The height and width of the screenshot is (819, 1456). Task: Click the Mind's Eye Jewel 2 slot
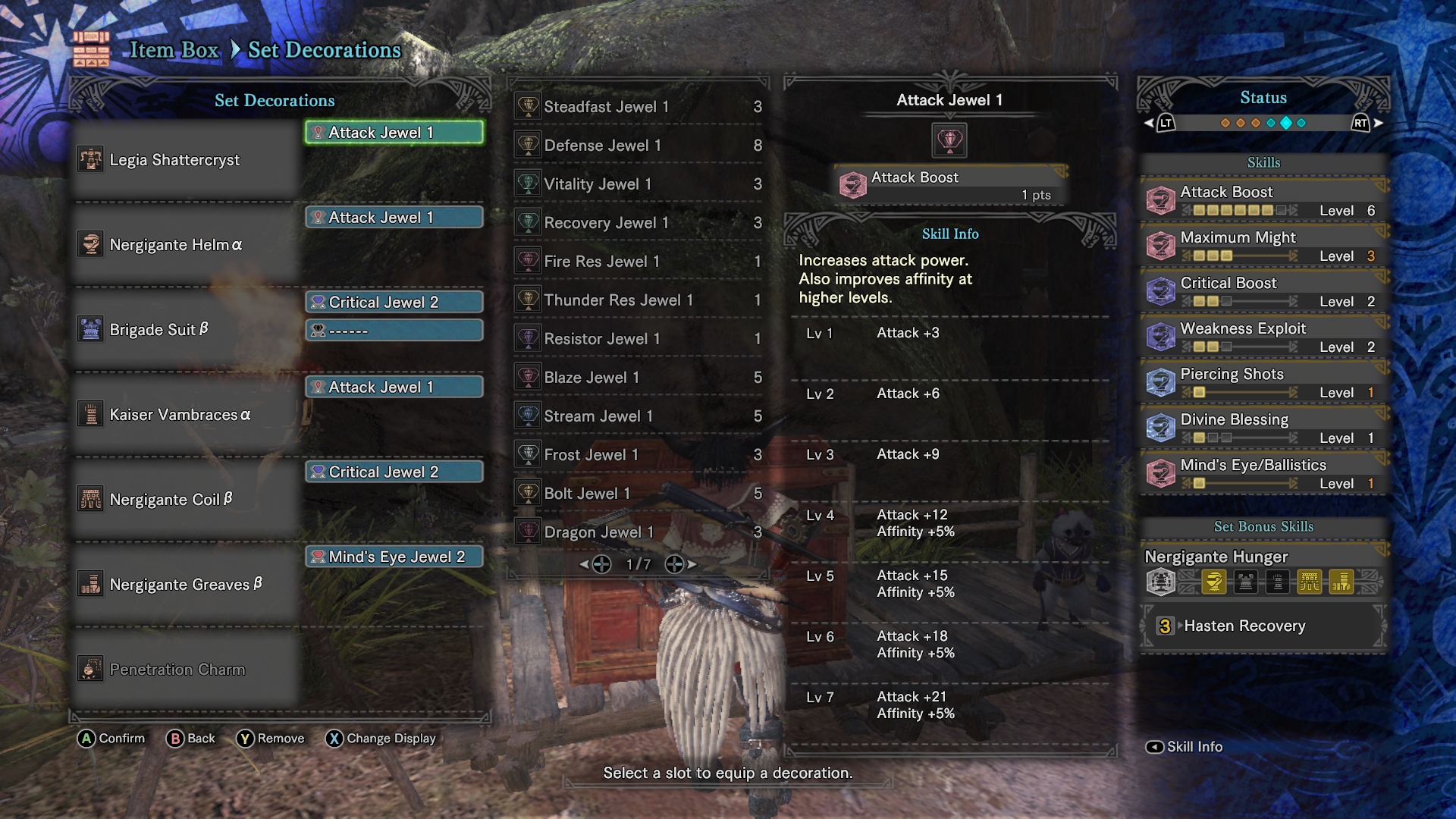coord(394,556)
